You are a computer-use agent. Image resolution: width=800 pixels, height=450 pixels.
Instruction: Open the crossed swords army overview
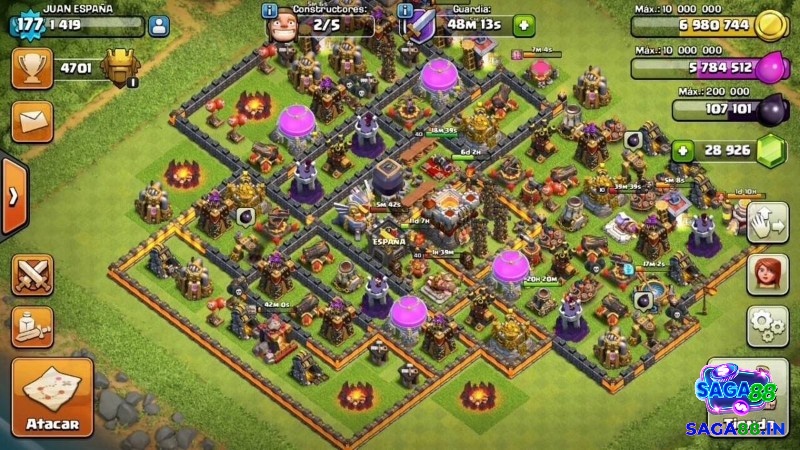[x=32, y=275]
